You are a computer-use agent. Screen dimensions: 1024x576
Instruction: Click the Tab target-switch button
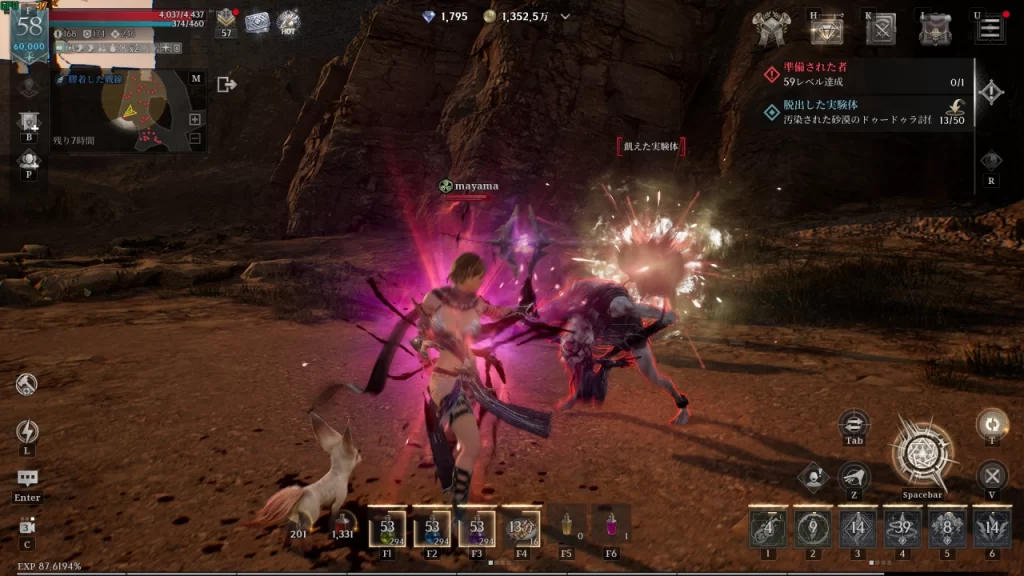point(854,424)
